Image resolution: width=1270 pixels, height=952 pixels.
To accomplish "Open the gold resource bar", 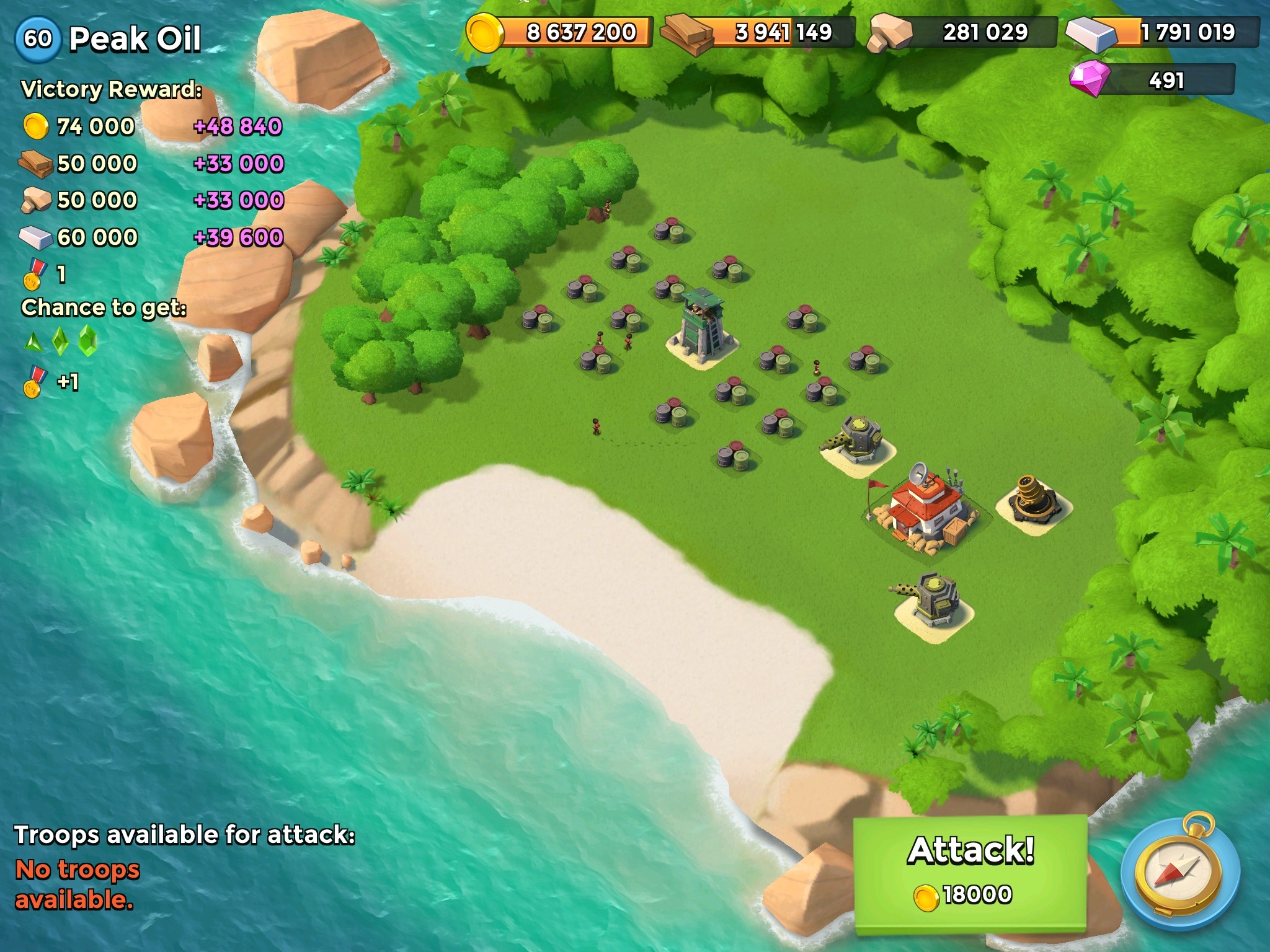I will click(x=560, y=32).
